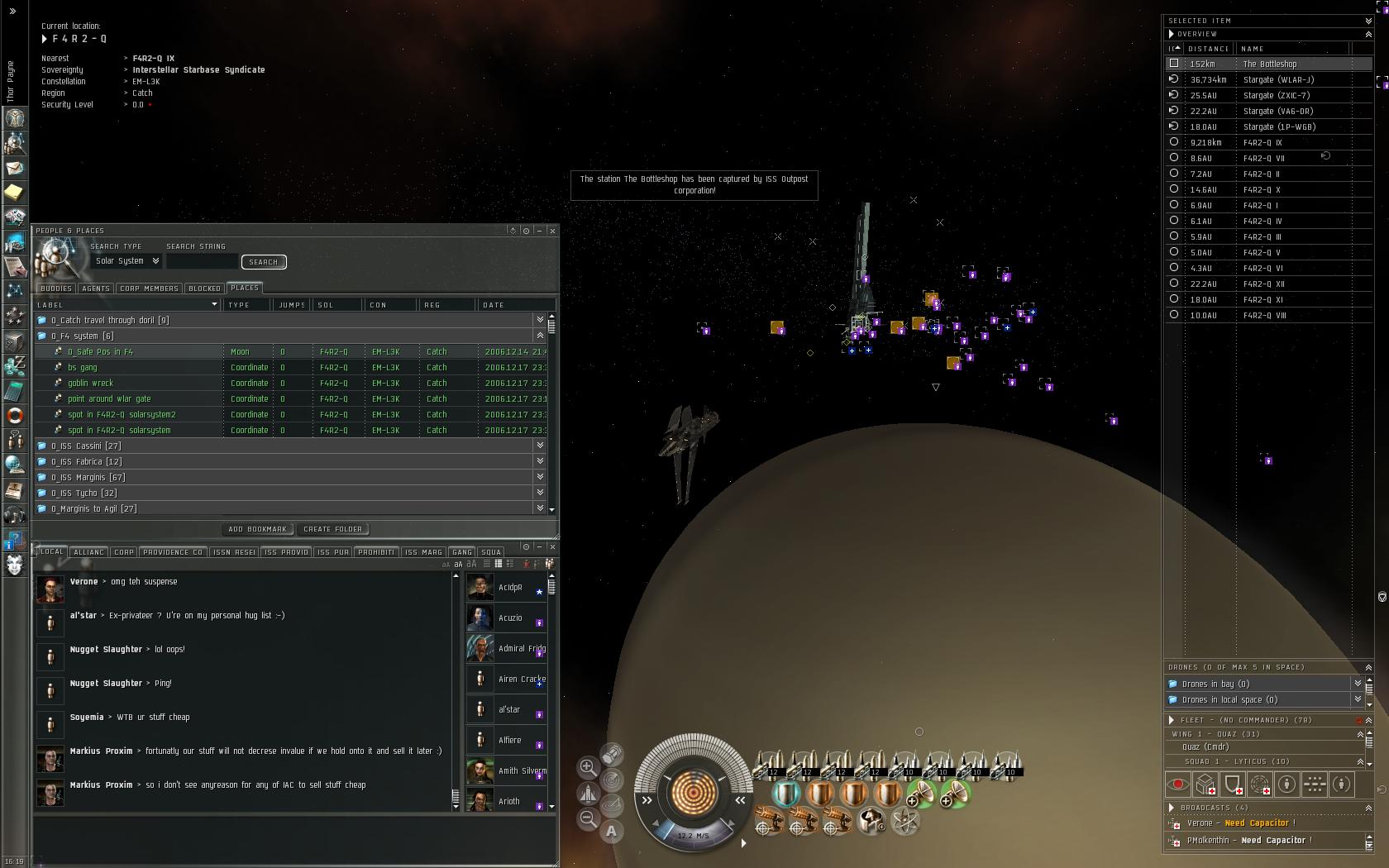The width and height of the screenshot is (1389, 868).
Task: Switch to the Agents tab
Action: pyautogui.click(x=96, y=289)
